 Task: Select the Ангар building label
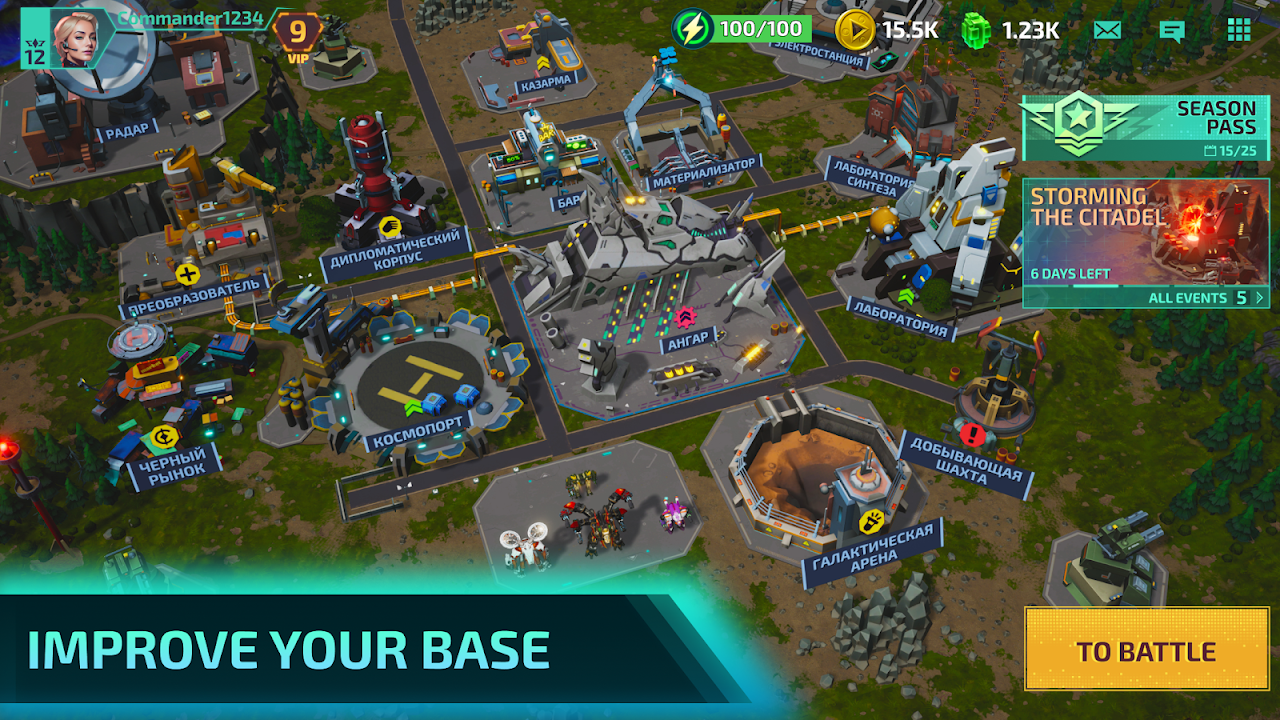pyautogui.click(x=689, y=340)
